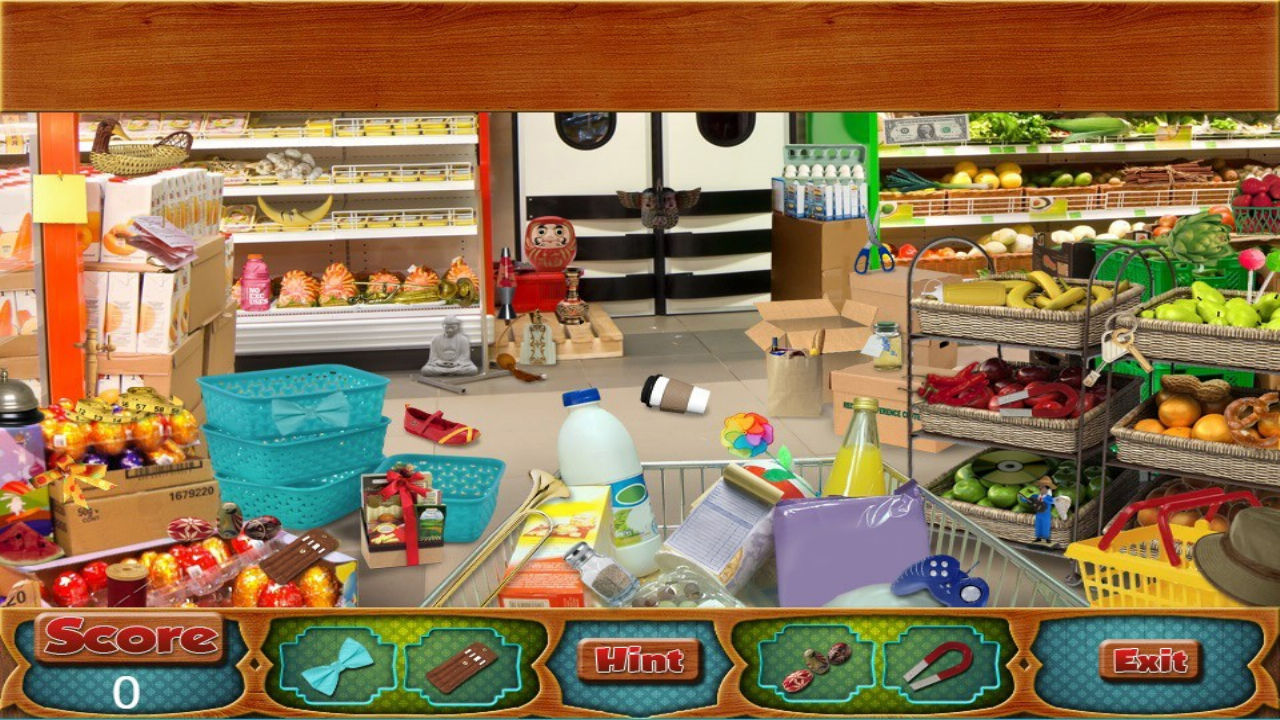1280x720 pixels.
Task: Click the Score label on the wooden plaque
Action: pyautogui.click(x=130, y=634)
